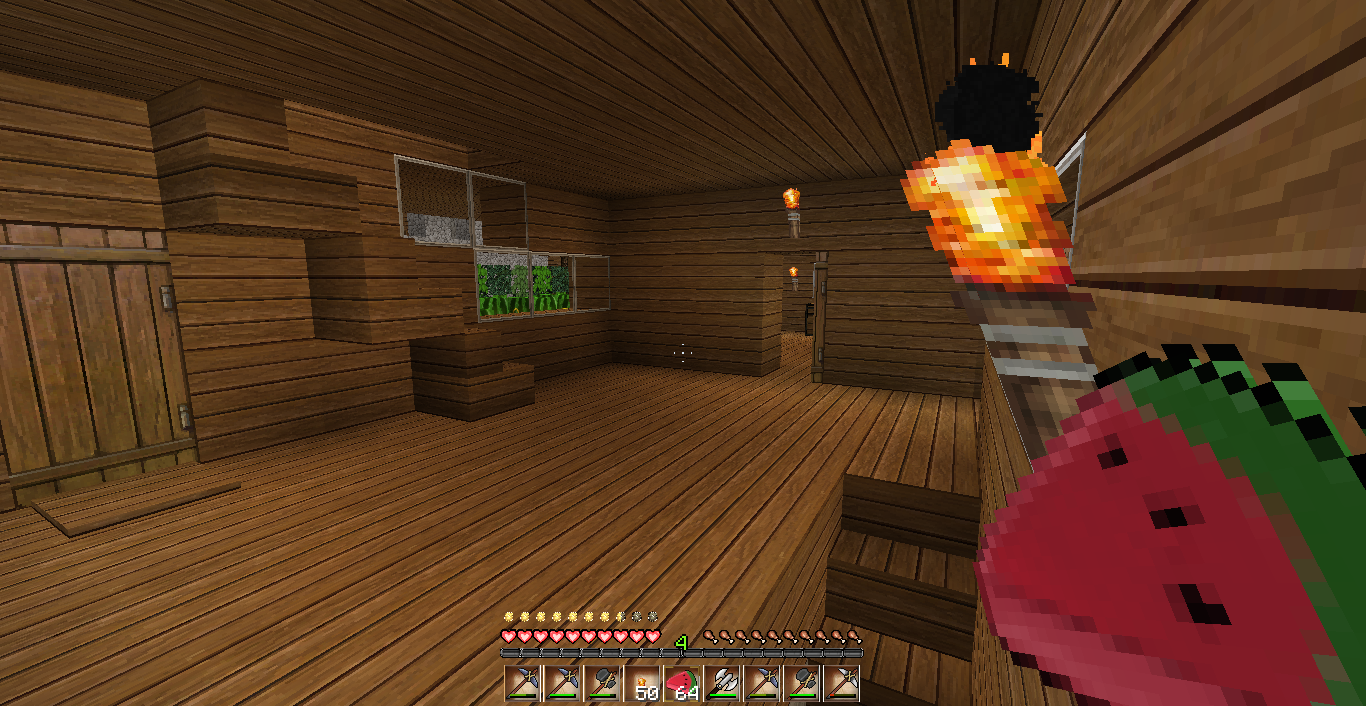The image size is (1366, 706).
Task: Choose the double-bladed iron axe slot
Action: point(722,683)
